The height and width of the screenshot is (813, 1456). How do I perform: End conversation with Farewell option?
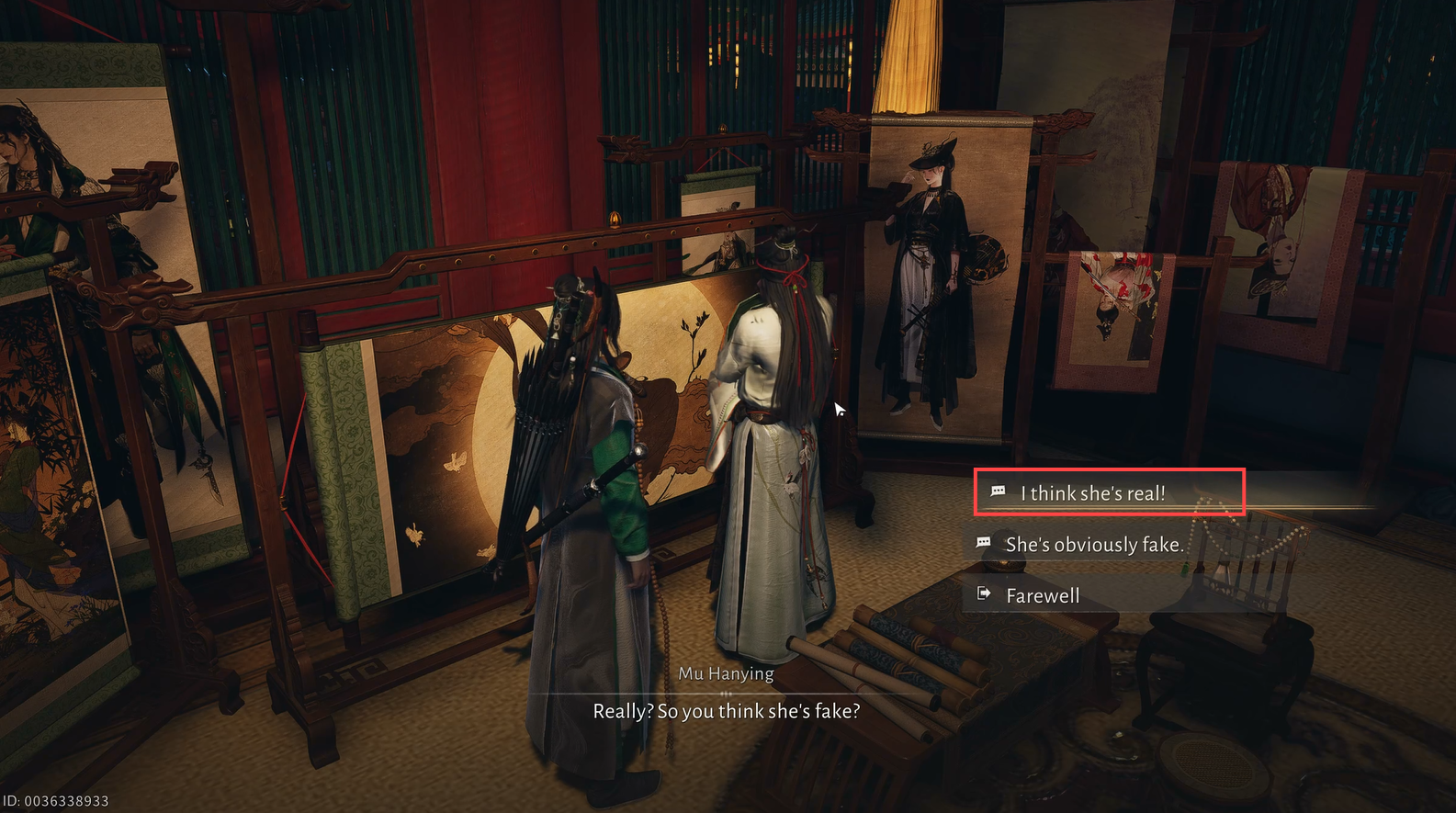(x=1043, y=596)
